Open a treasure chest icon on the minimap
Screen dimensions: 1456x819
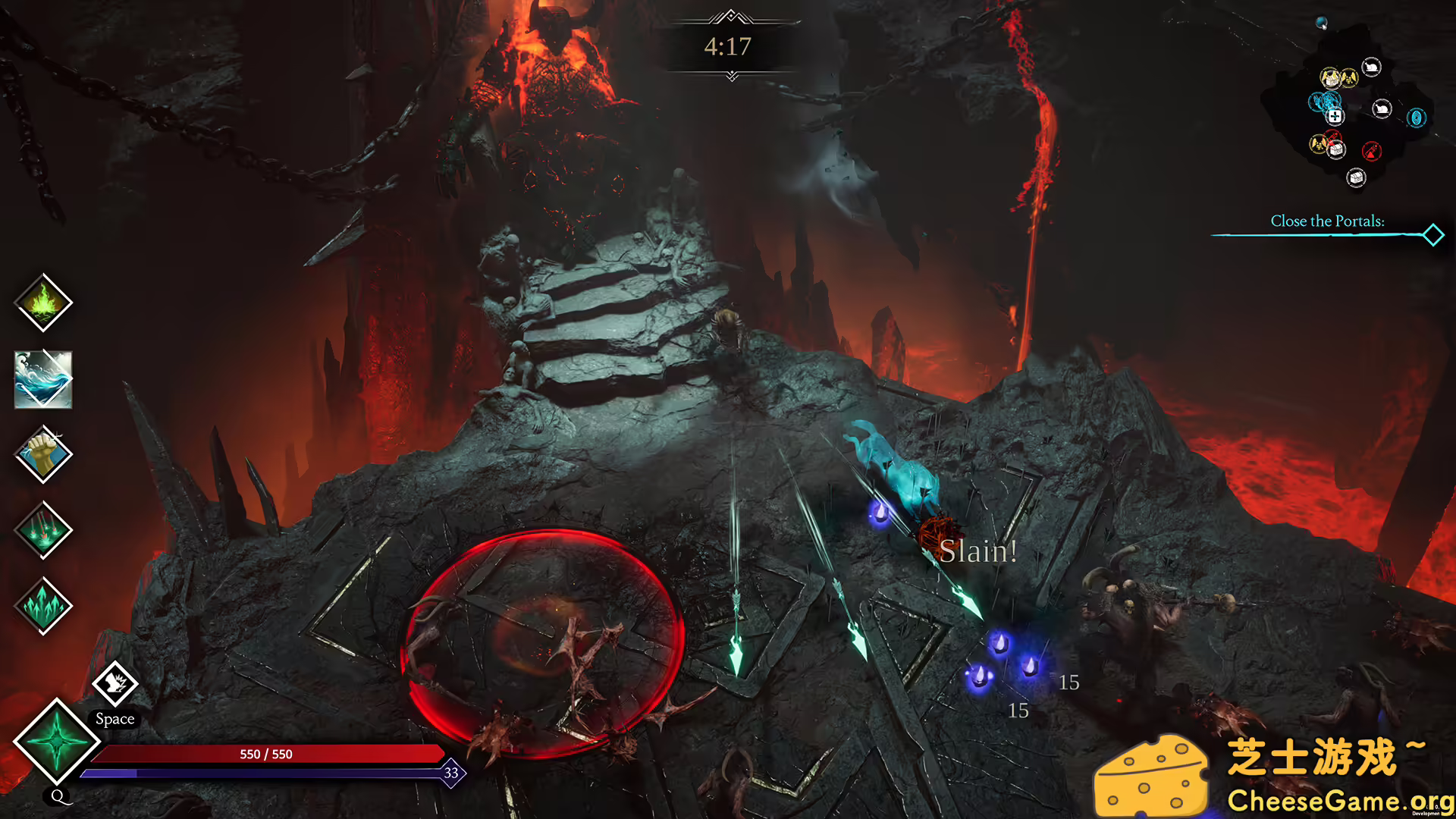point(1357,177)
